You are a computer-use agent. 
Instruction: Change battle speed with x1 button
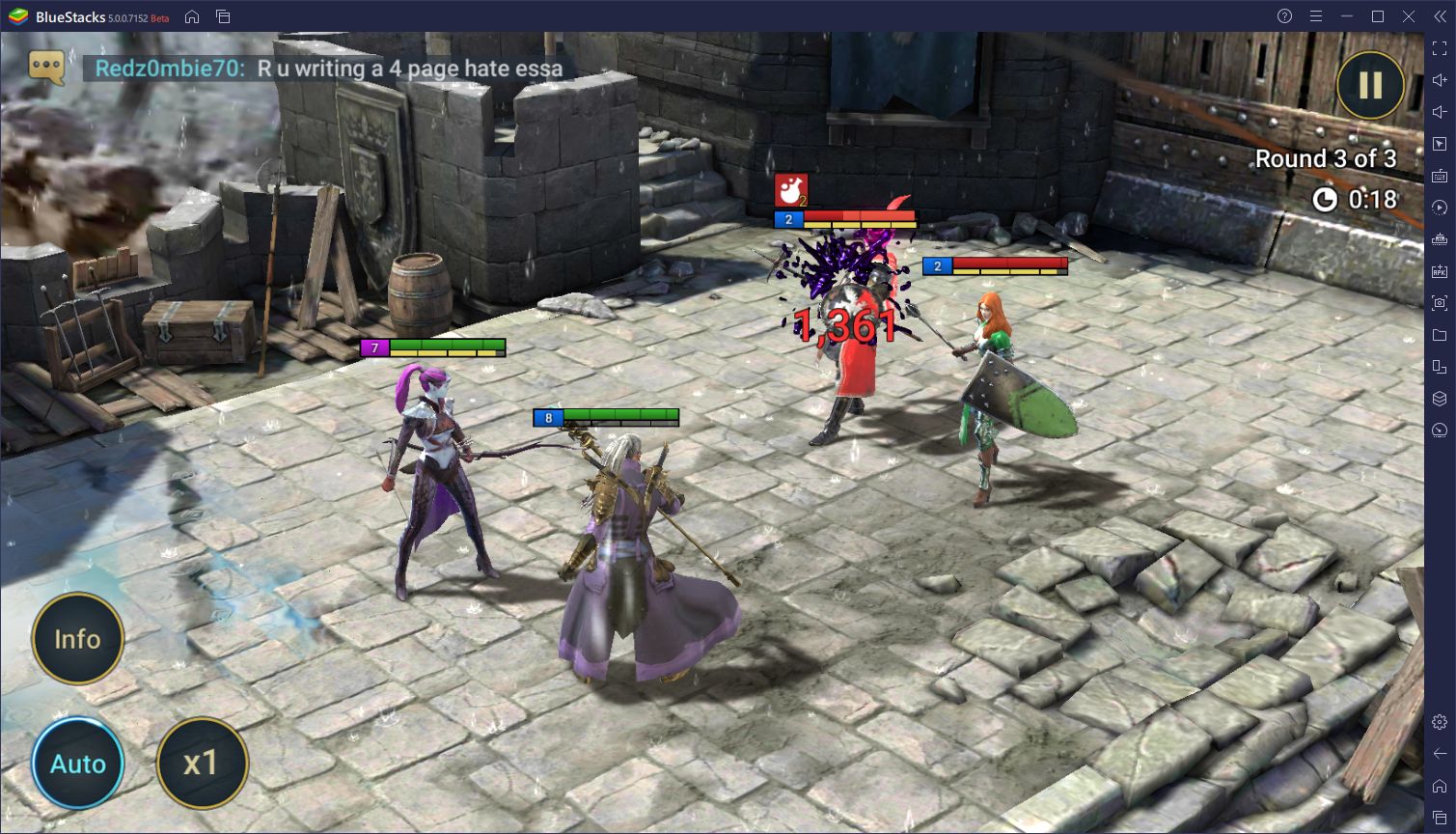tap(202, 764)
